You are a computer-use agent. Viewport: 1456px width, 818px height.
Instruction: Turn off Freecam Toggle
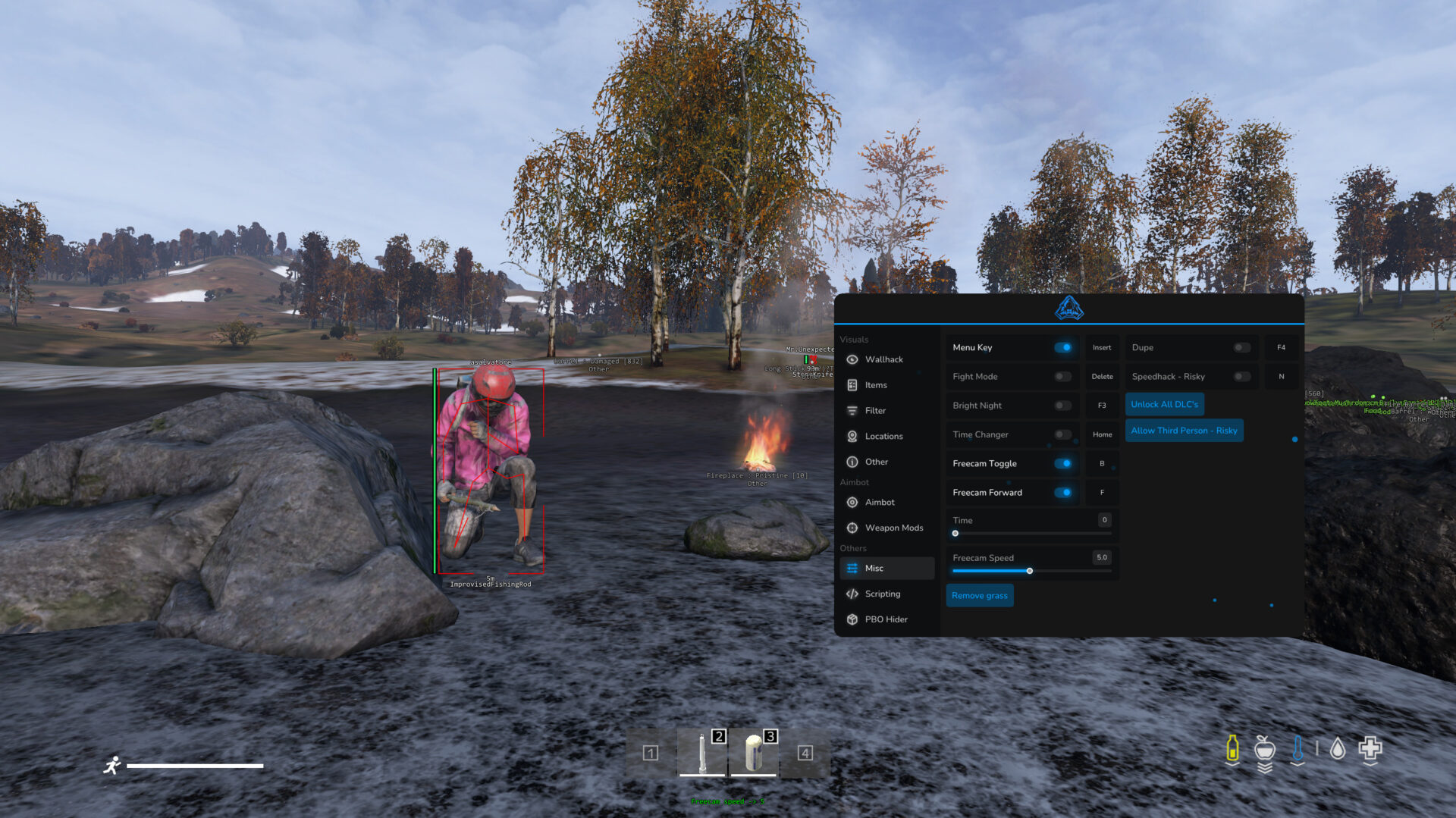pos(1063,462)
